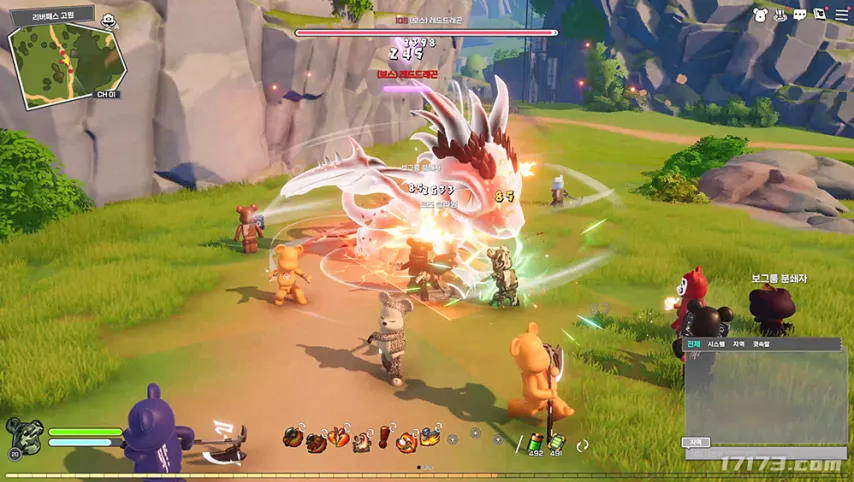The image size is (854, 482).
Task: Activate the blue bird flame skill
Action: (x=430, y=437)
